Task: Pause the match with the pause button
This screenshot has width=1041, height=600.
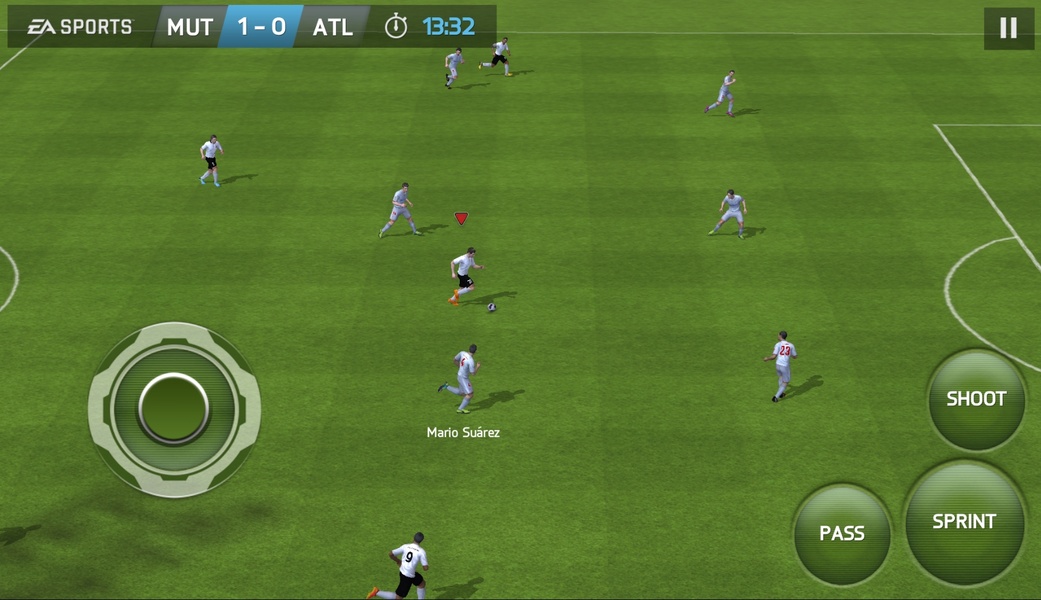Action: (x=1008, y=28)
